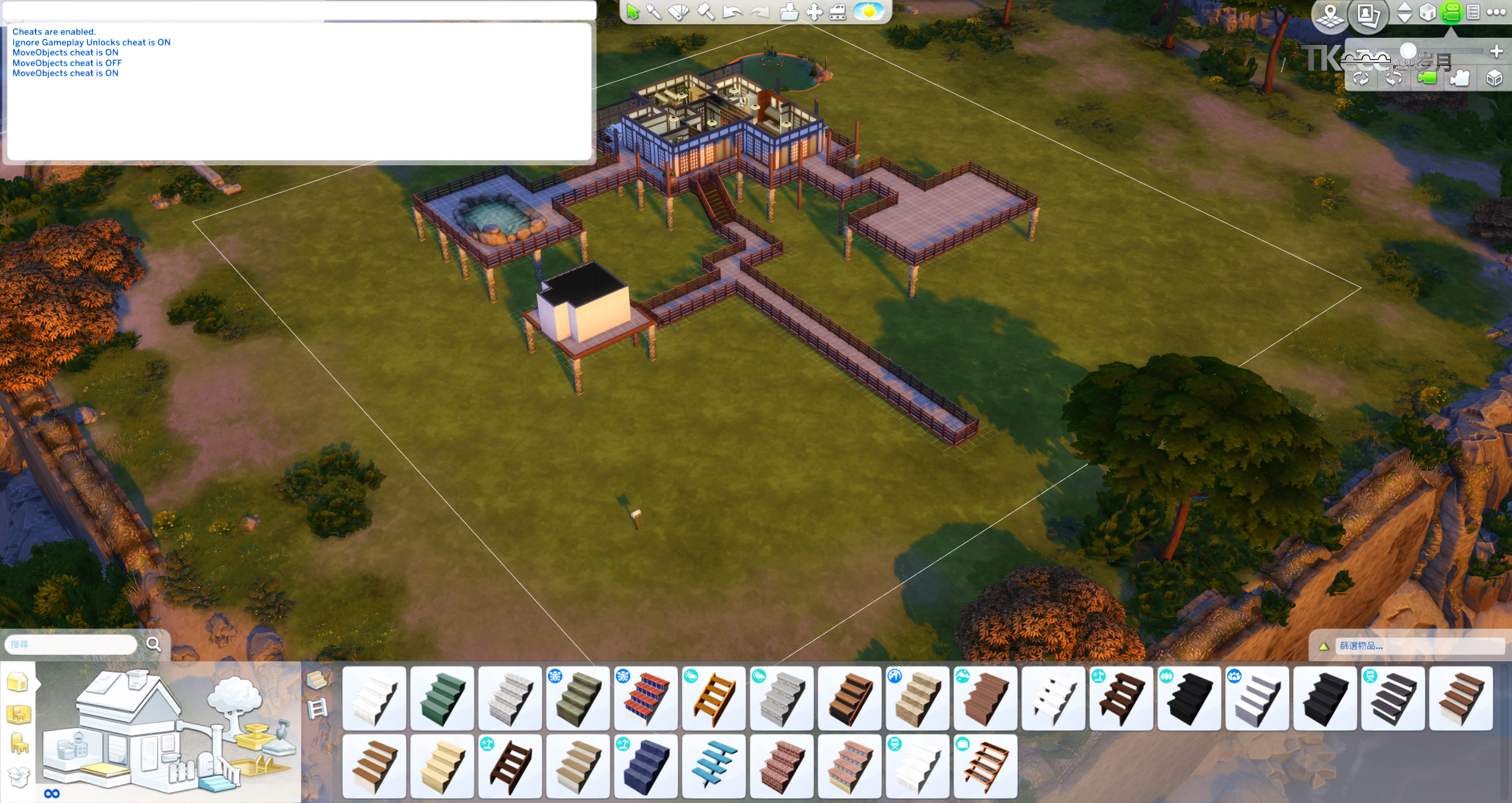Activate the move-lot four-arrow tool
Viewport: 1512px width, 803px height.
pos(814,12)
